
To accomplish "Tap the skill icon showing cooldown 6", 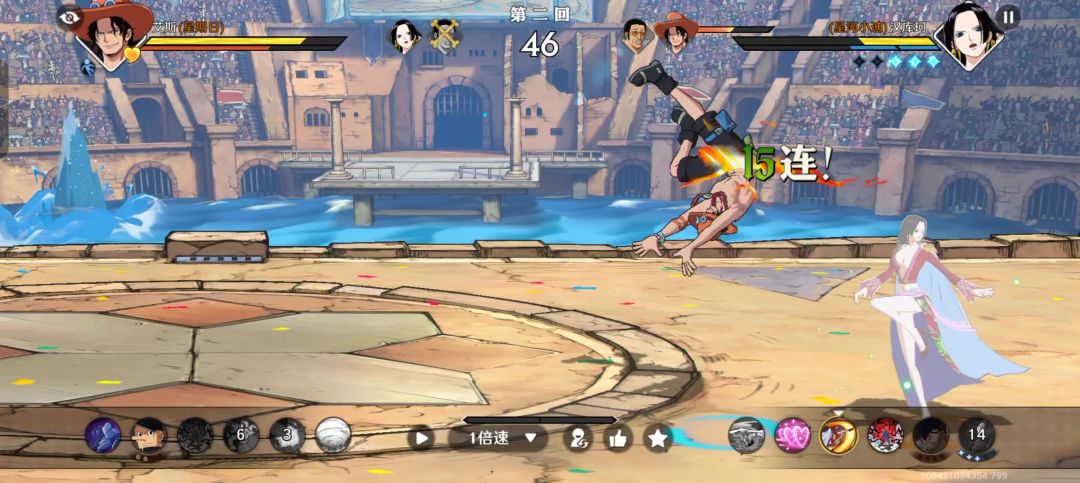I will pos(240,435).
